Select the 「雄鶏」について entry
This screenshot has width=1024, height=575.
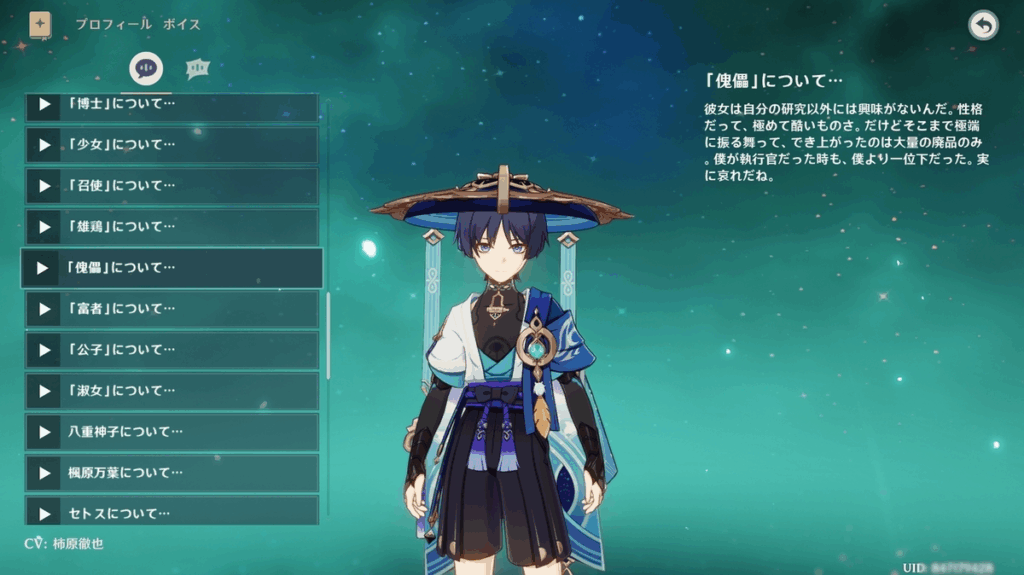tap(170, 227)
